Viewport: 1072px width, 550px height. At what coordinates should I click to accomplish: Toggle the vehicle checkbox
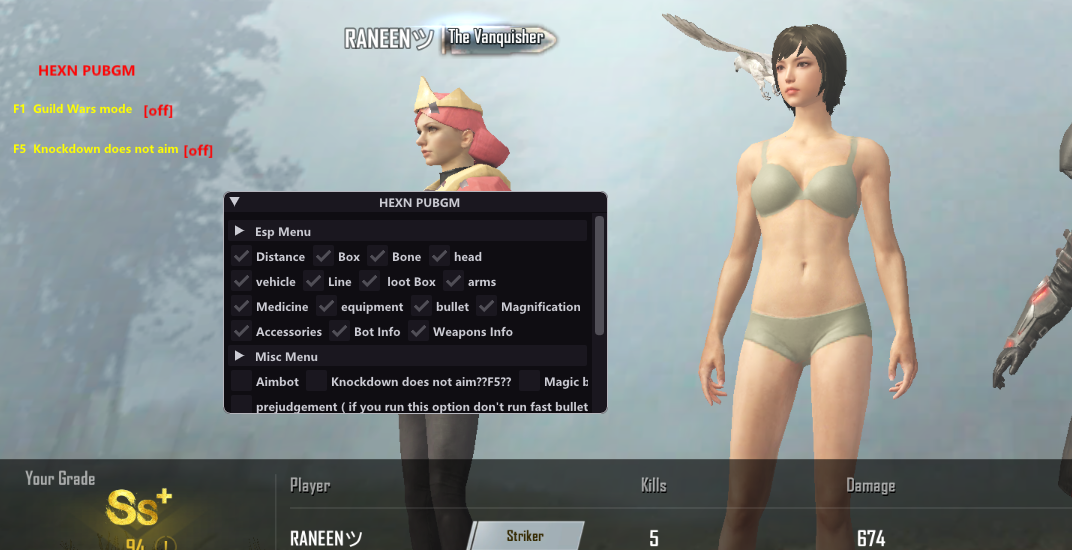tap(241, 281)
